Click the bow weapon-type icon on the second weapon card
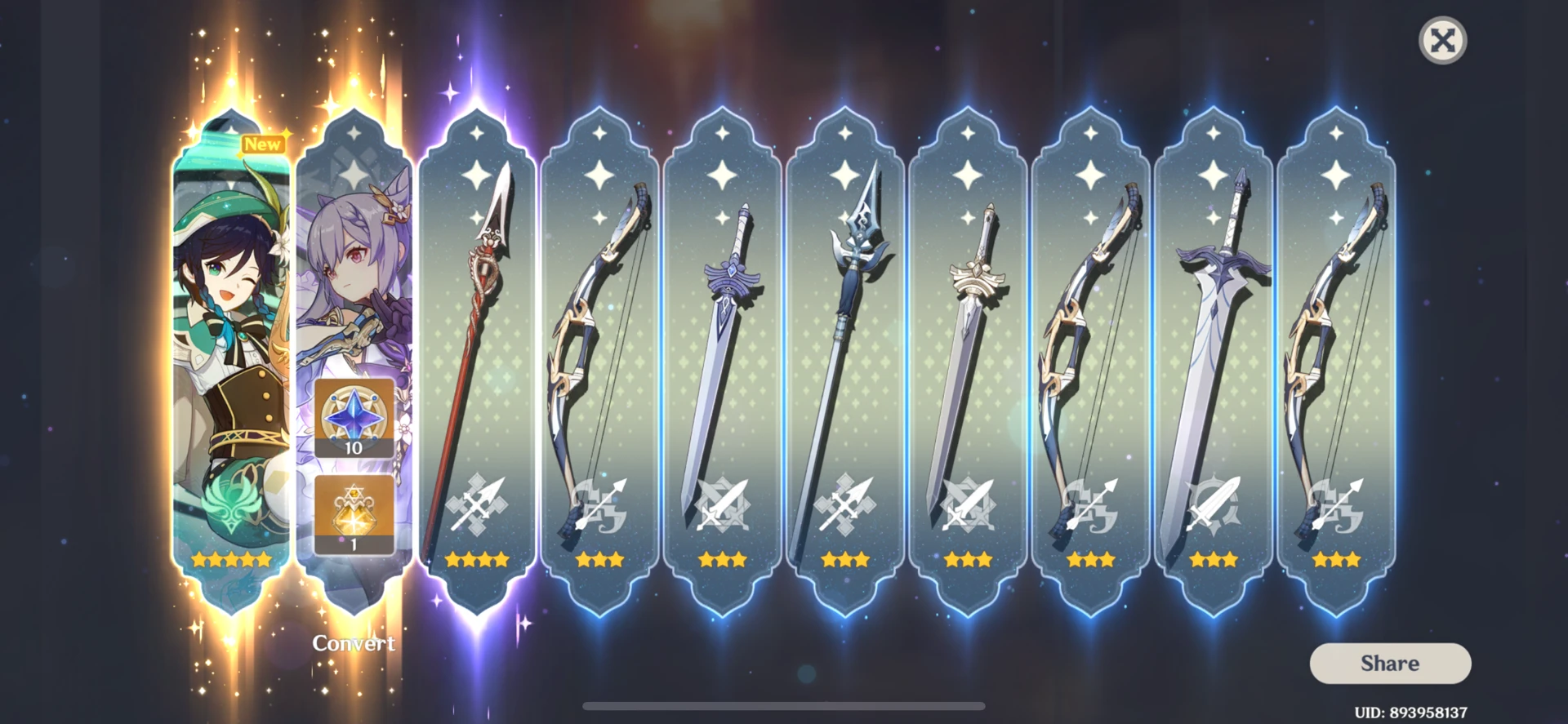The height and width of the screenshot is (724, 1568). pyautogui.click(x=601, y=506)
